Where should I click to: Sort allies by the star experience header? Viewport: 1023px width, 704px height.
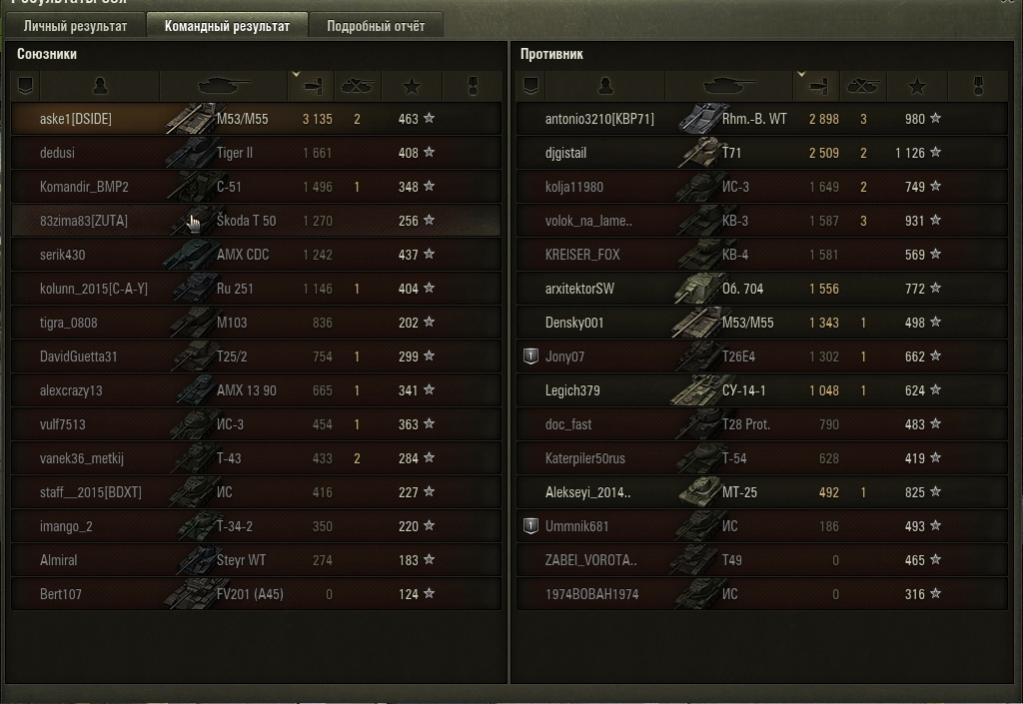412,86
